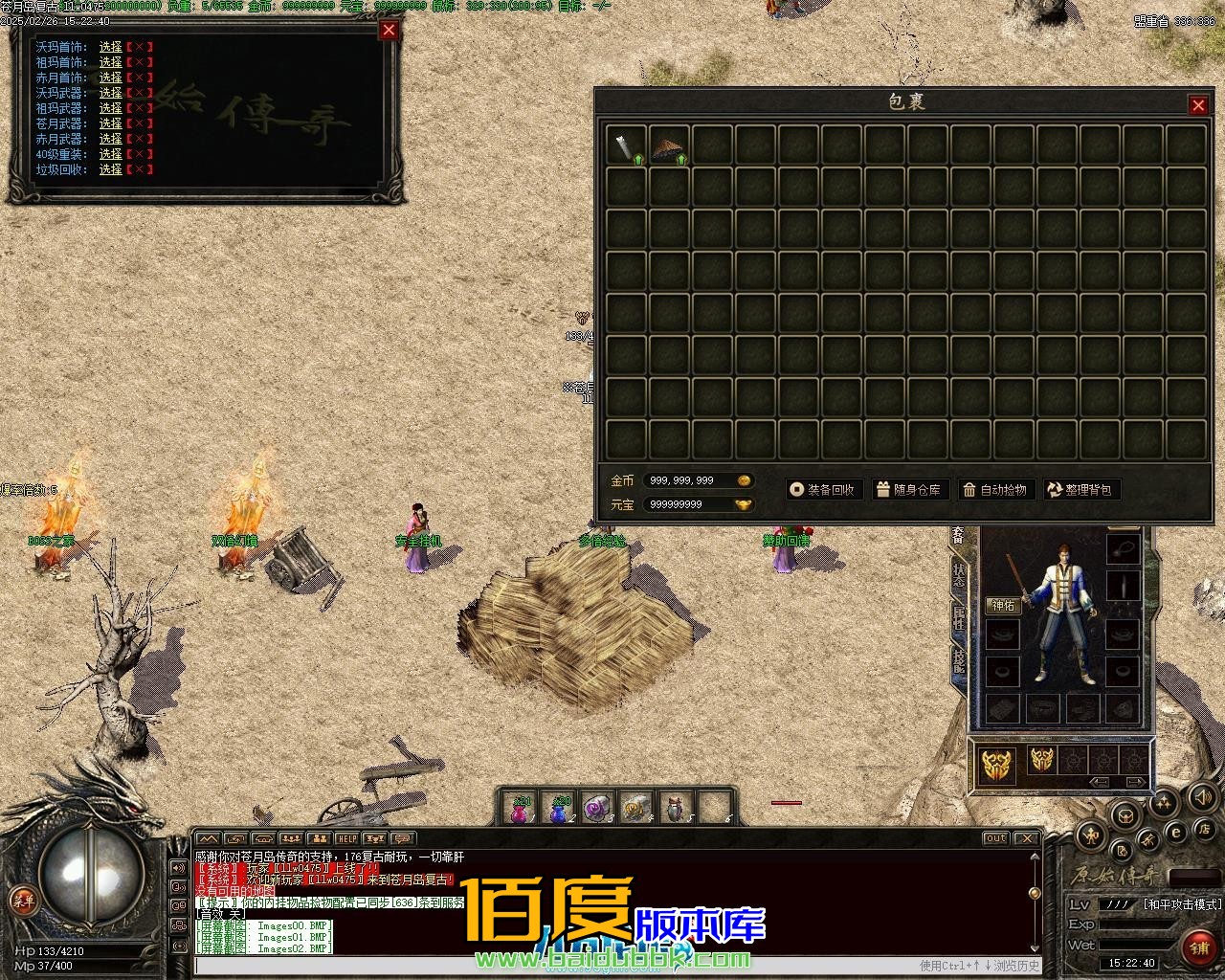Click the 神佑 button on character panel
The height and width of the screenshot is (980, 1225).
tap(1004, 606)
